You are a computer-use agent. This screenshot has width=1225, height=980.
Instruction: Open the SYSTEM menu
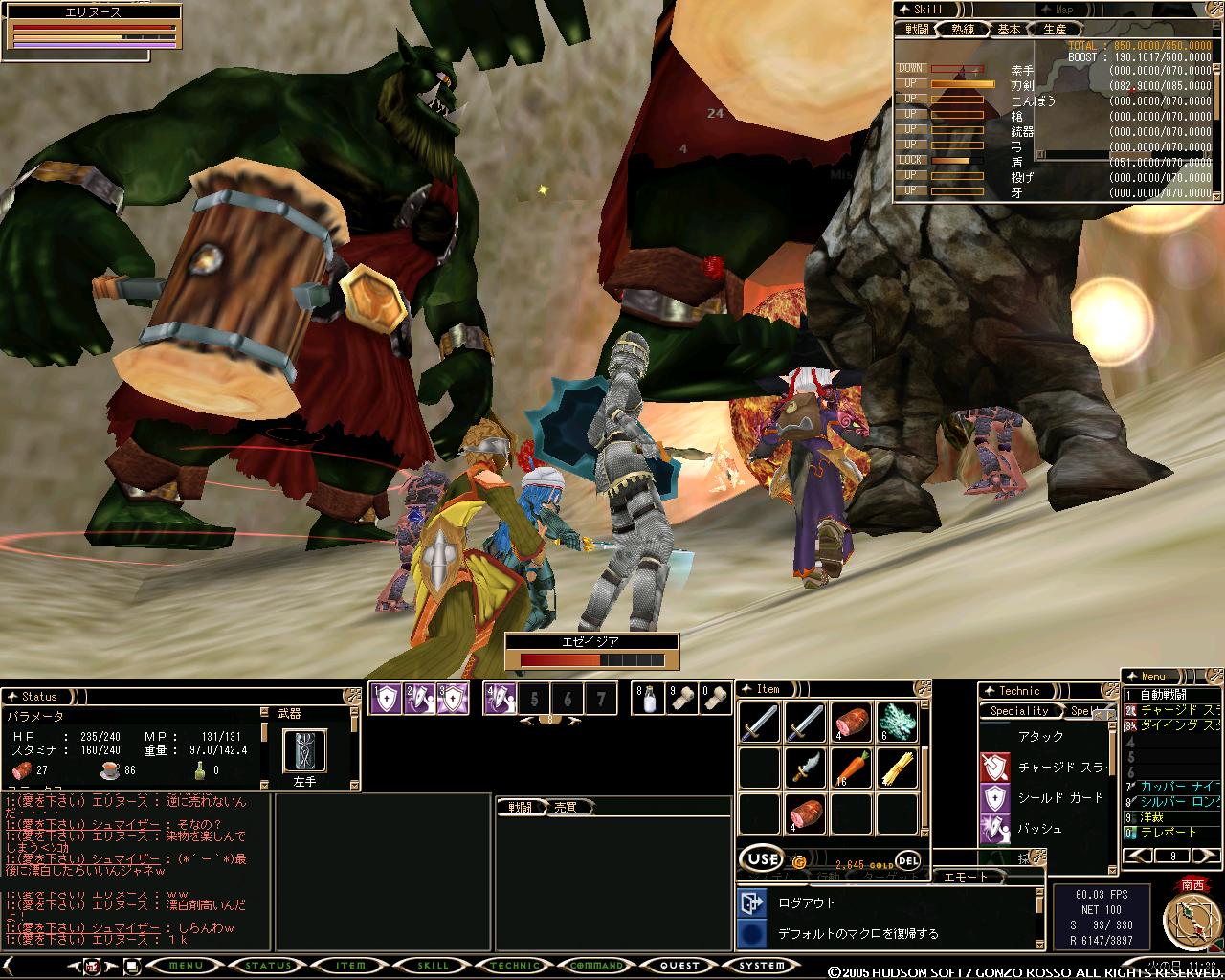(x=761, y=966)
